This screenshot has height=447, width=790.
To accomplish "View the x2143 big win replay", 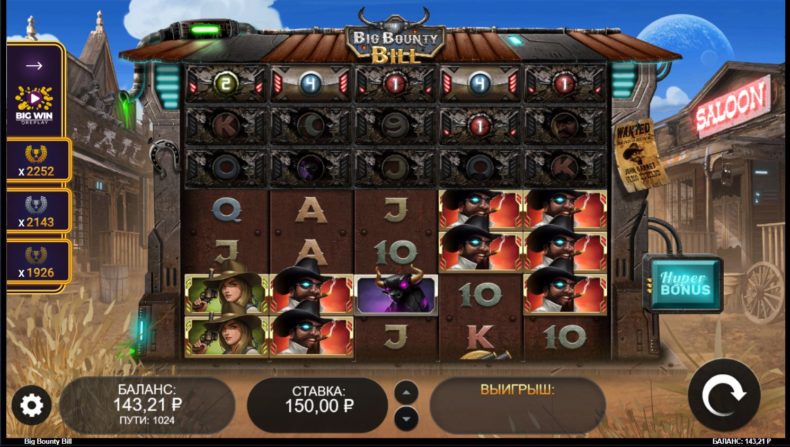I will (x=35, y=211).
